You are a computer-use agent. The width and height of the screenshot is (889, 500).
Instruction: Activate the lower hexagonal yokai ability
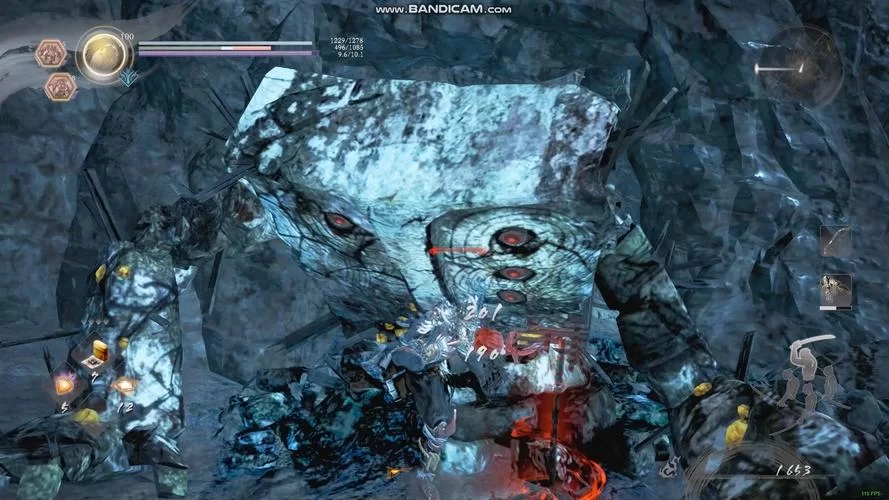60,87
